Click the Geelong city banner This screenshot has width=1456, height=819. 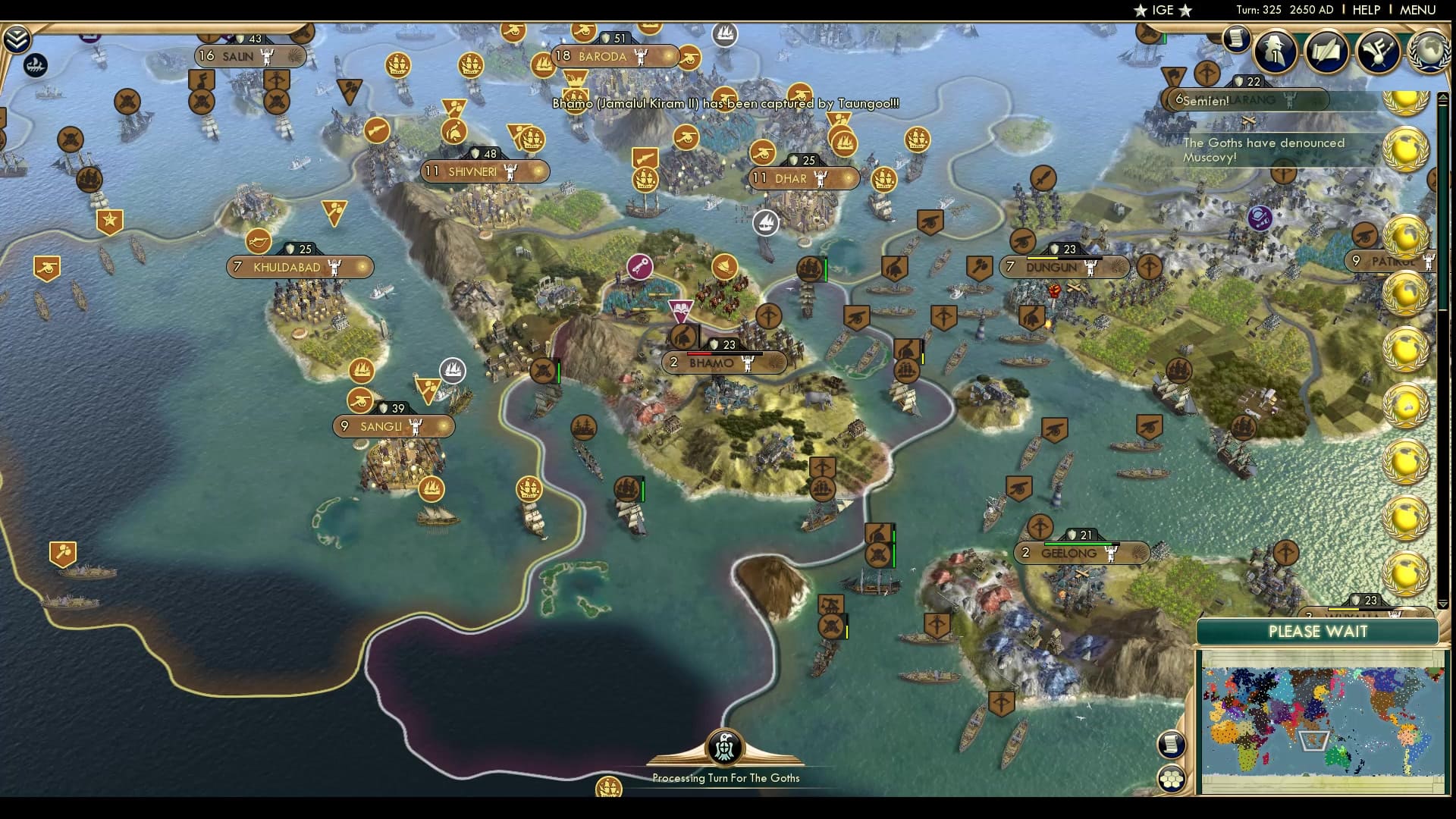1069,553
